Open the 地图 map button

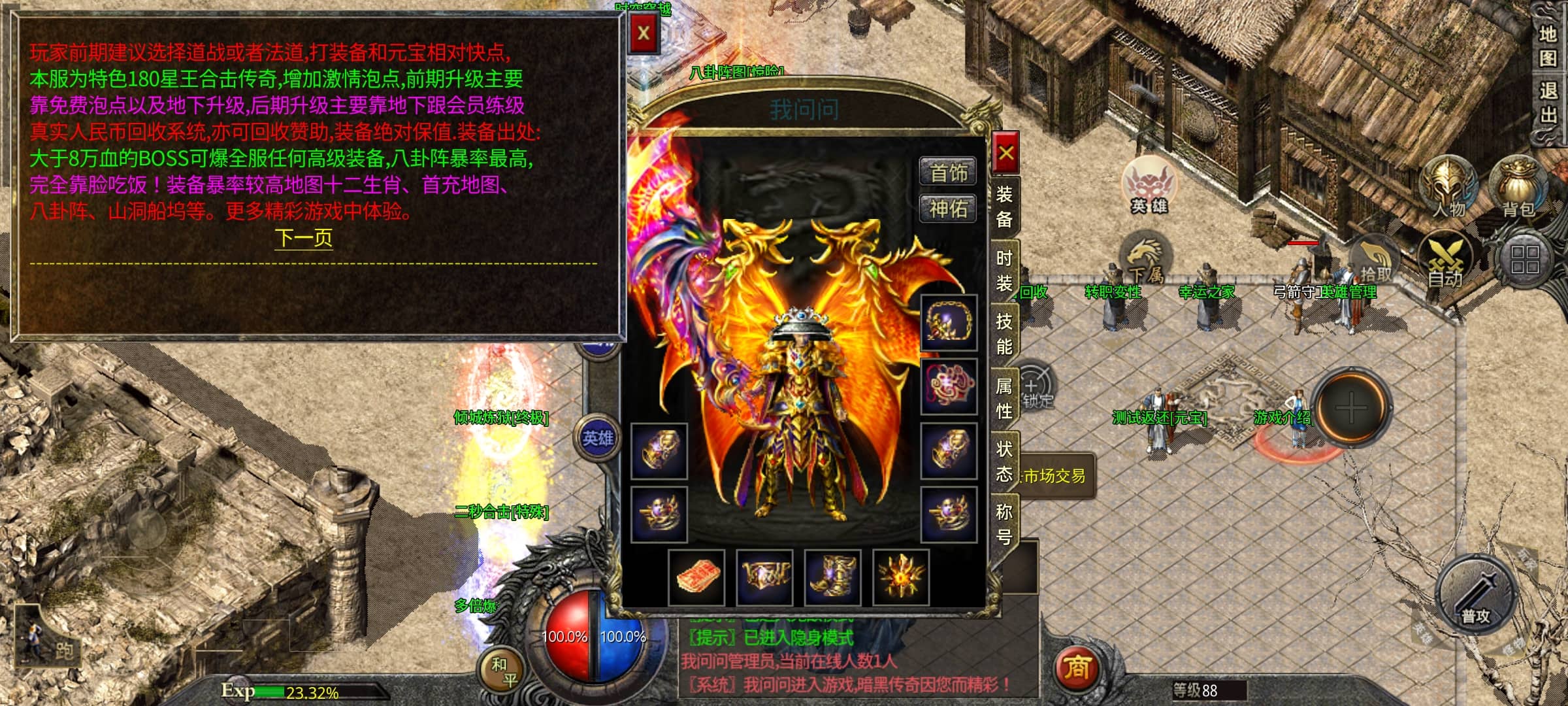tap(1547, 46)
